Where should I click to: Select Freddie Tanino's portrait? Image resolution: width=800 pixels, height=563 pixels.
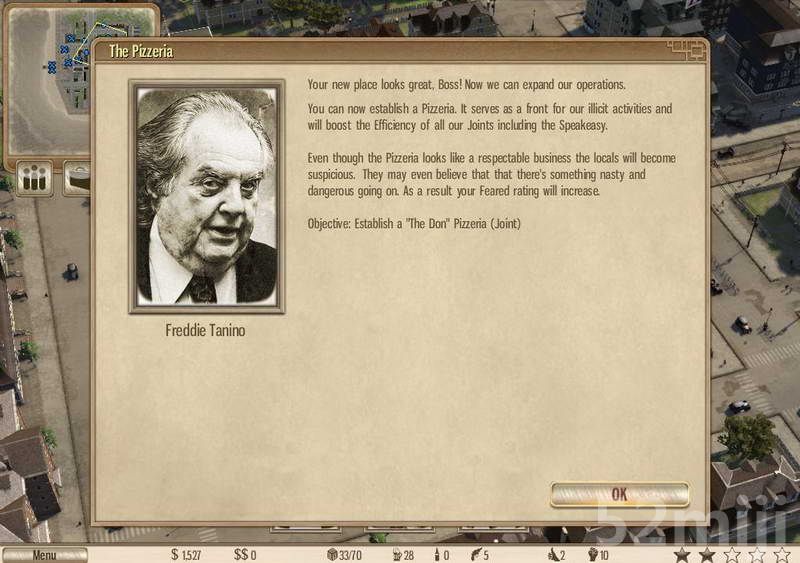tap(207, 197)
